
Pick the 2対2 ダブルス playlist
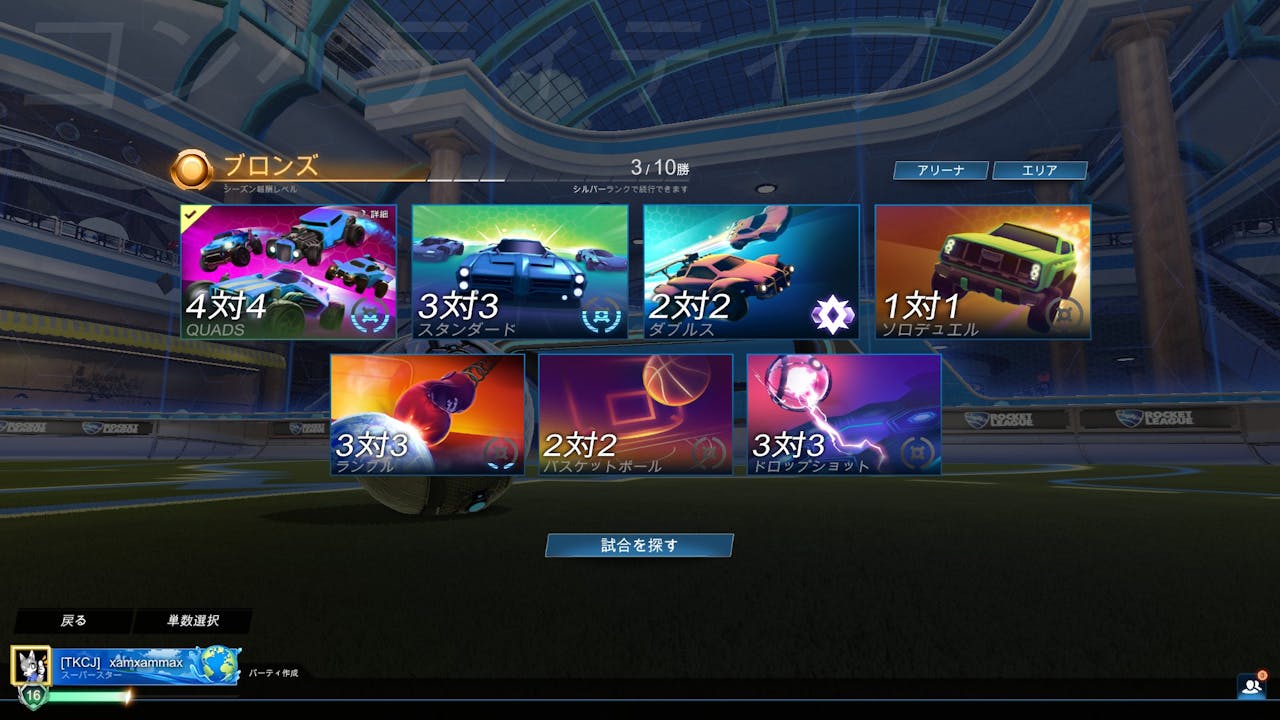[751, 272]
